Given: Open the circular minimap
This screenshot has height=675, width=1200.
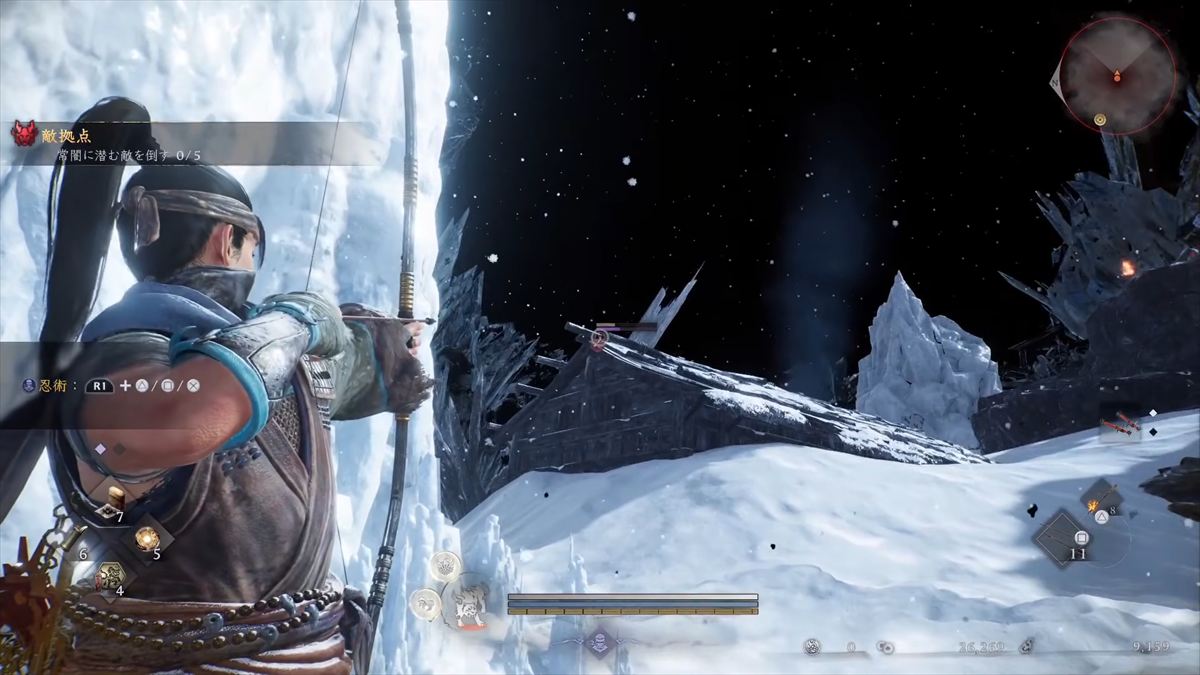Looking at the screenshot, I should 1117,75.
